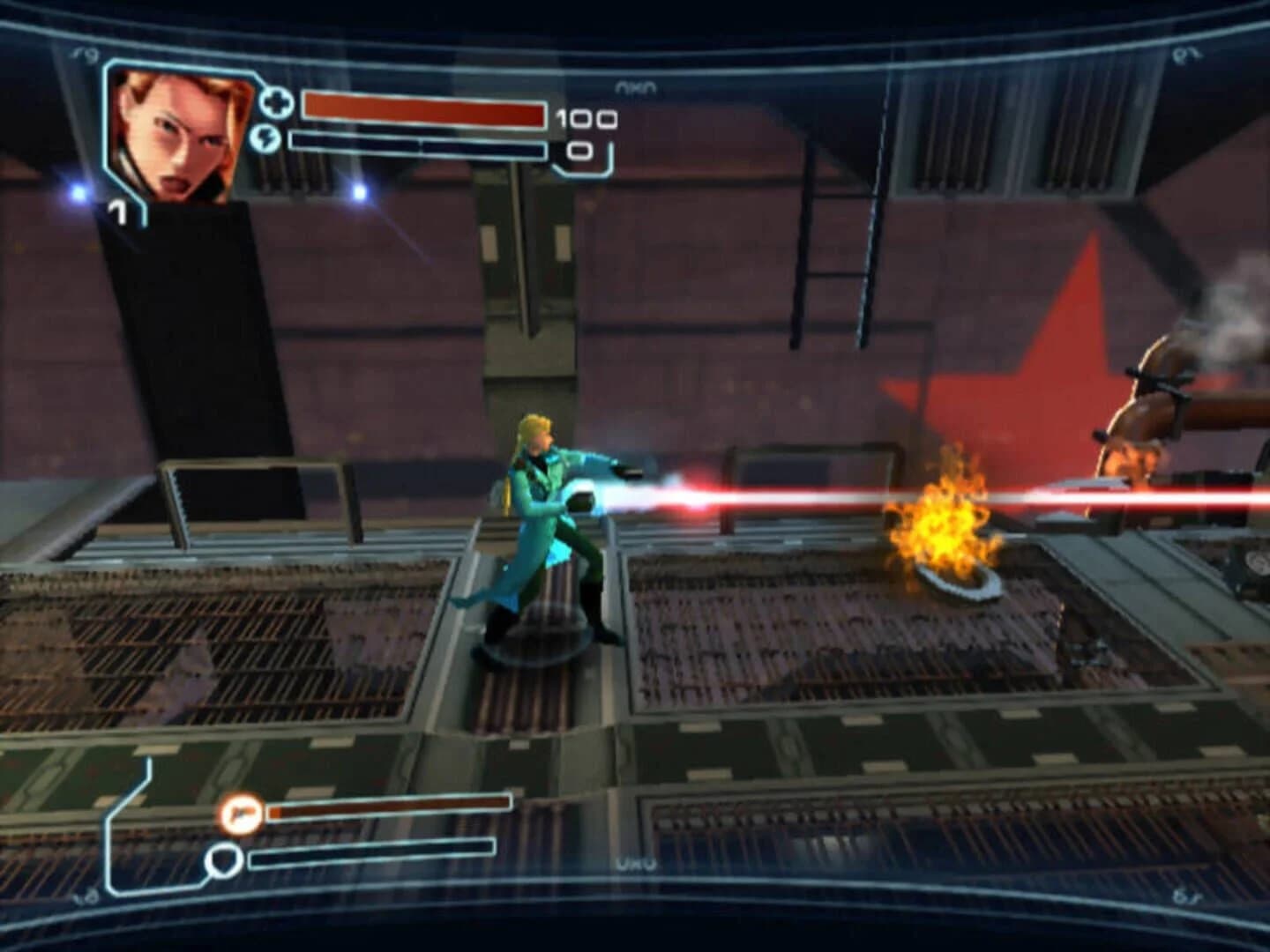Click the red health bar
Screen dimensions: 1270x952
tap(423, 115)
